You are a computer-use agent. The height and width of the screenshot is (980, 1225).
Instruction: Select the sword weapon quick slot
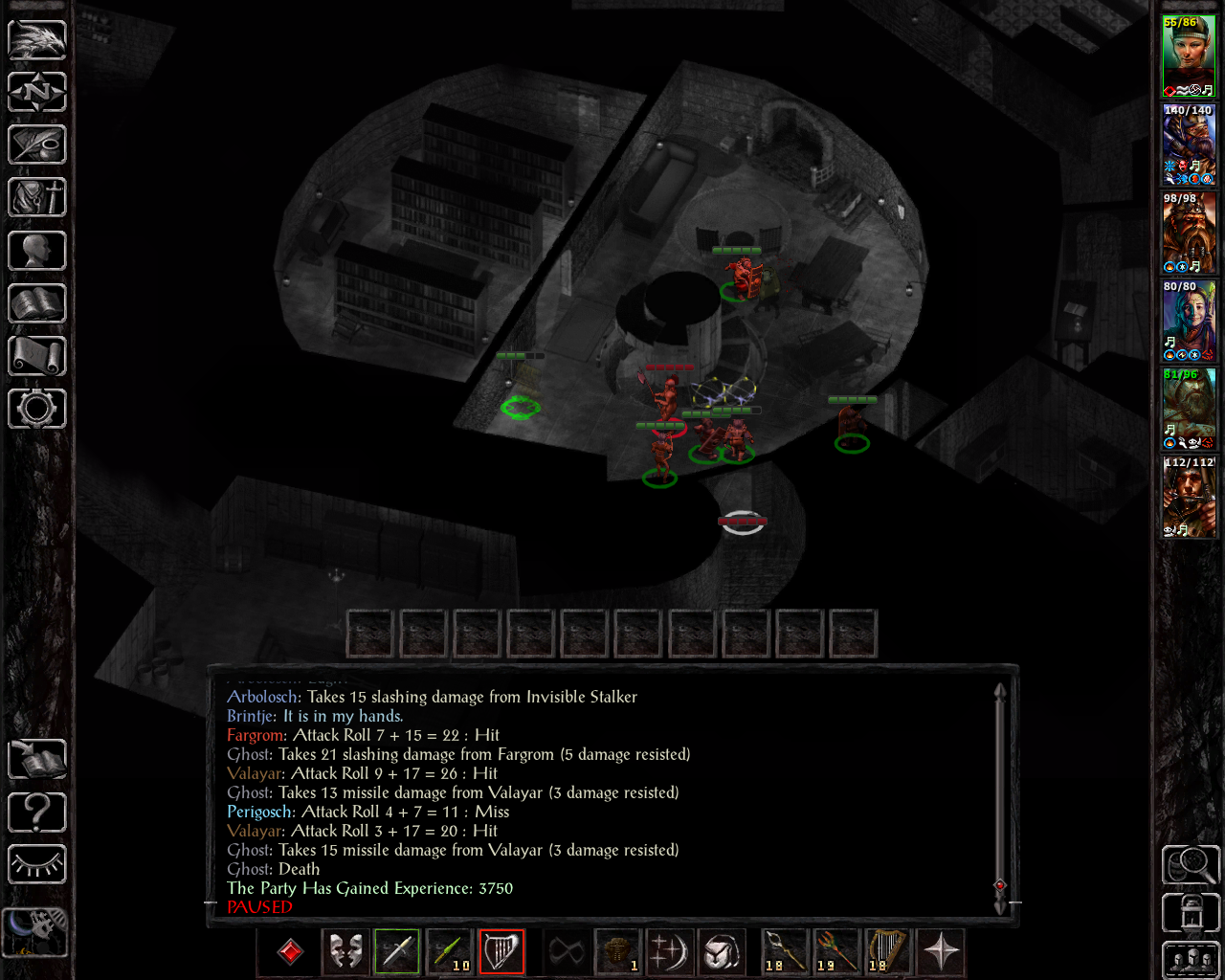point(397,951)
